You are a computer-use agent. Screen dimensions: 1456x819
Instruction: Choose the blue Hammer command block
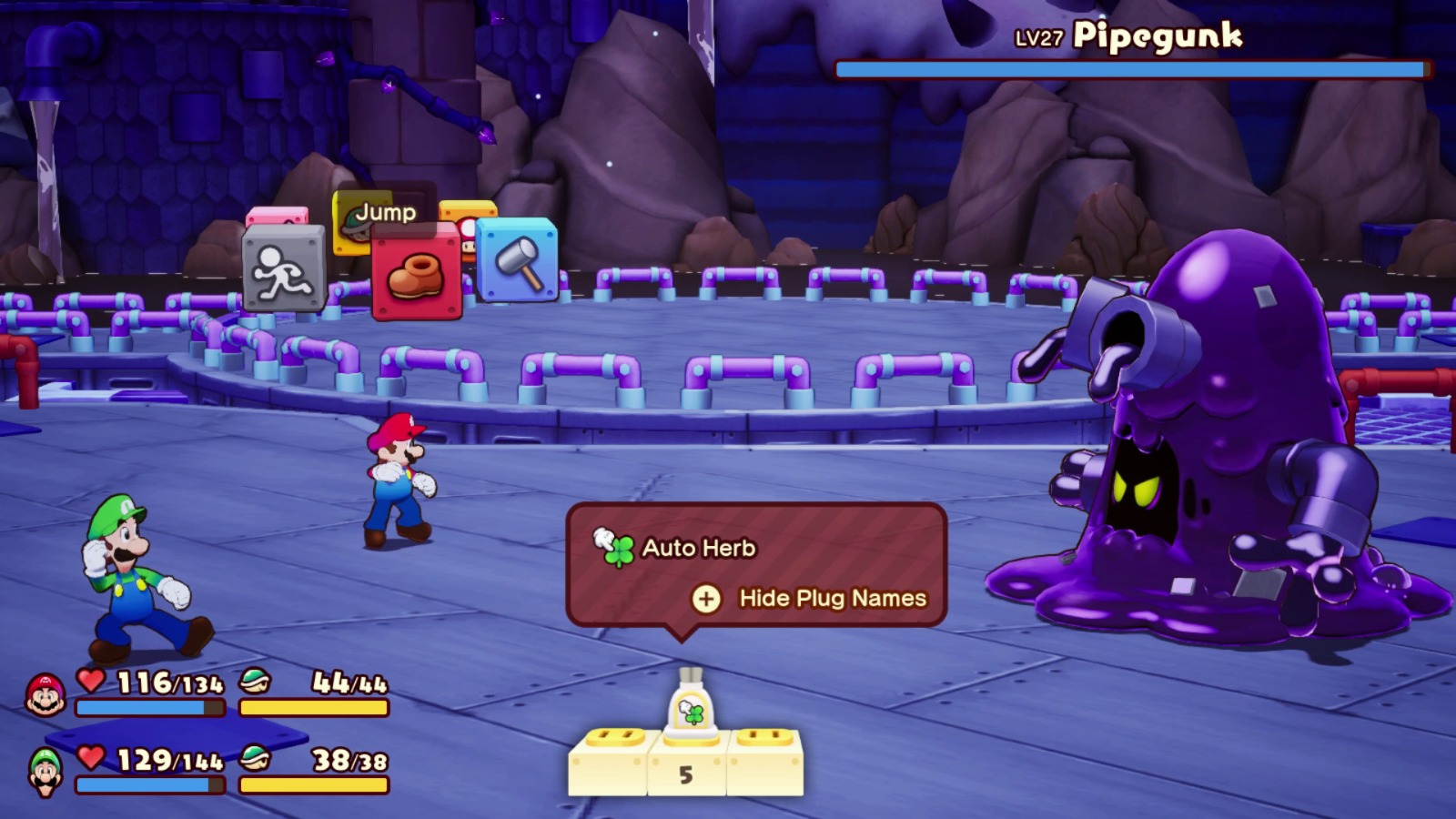point(517,259)
